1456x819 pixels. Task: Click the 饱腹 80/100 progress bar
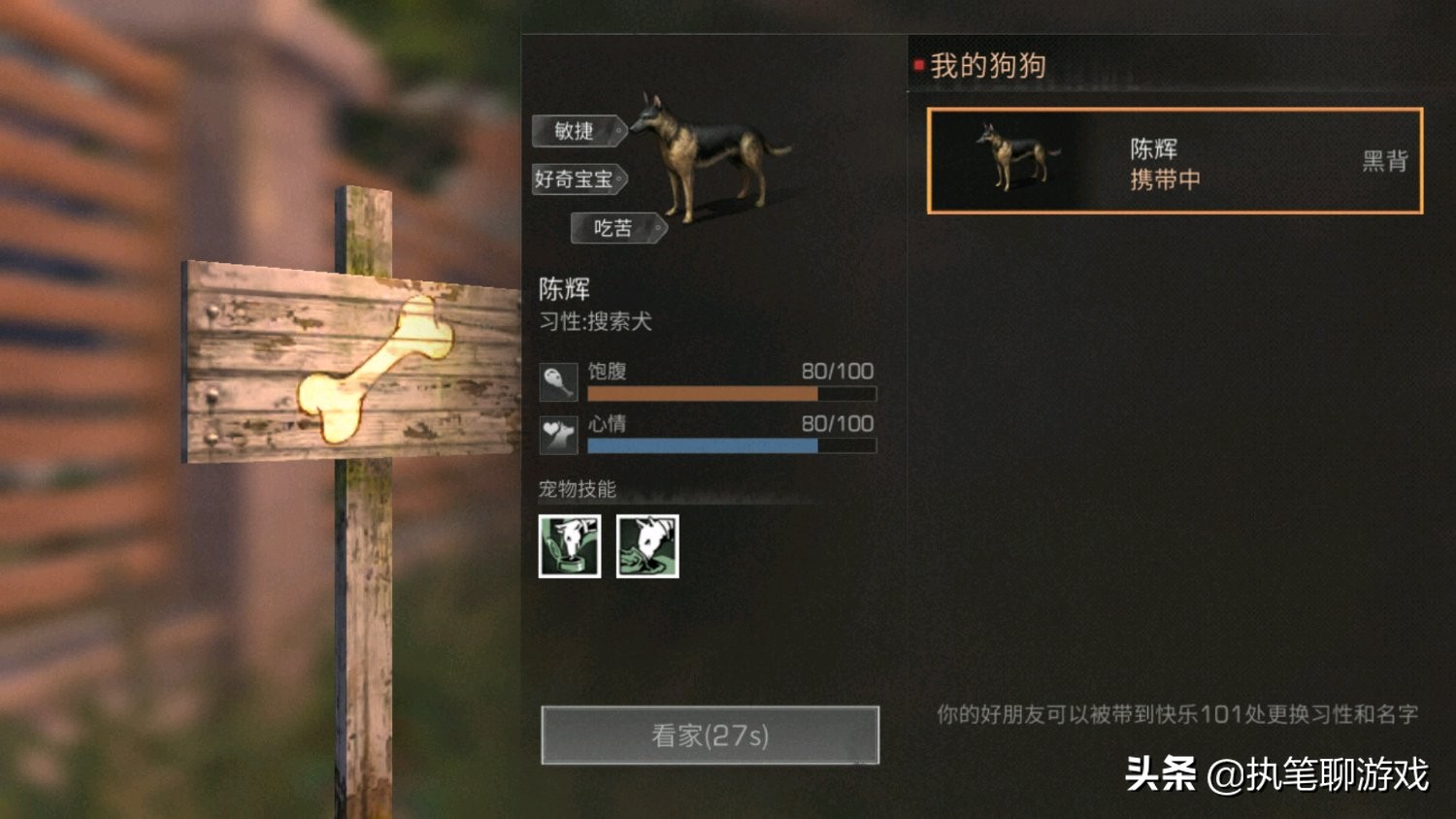730,393
